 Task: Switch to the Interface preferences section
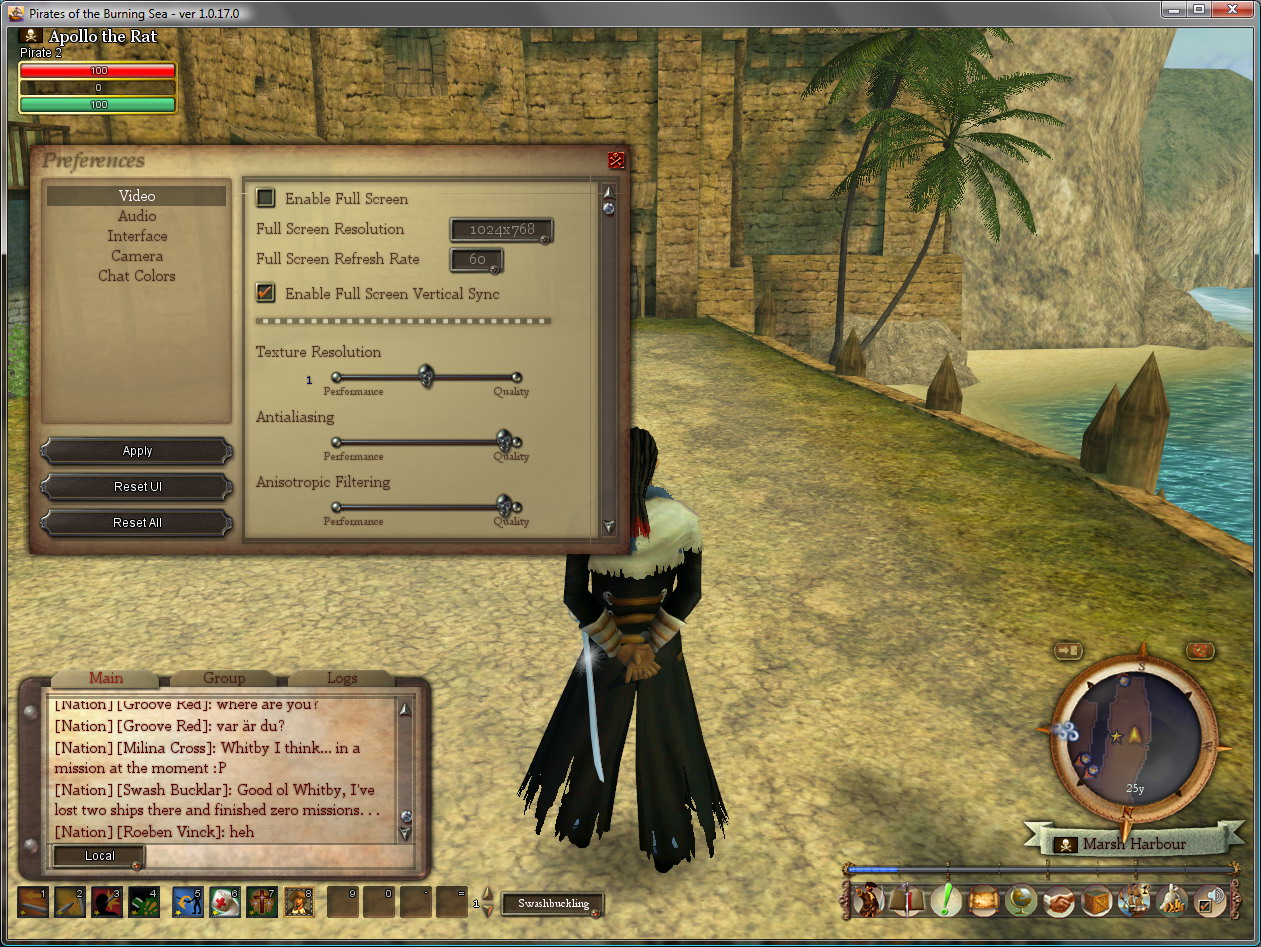[137, 236]
